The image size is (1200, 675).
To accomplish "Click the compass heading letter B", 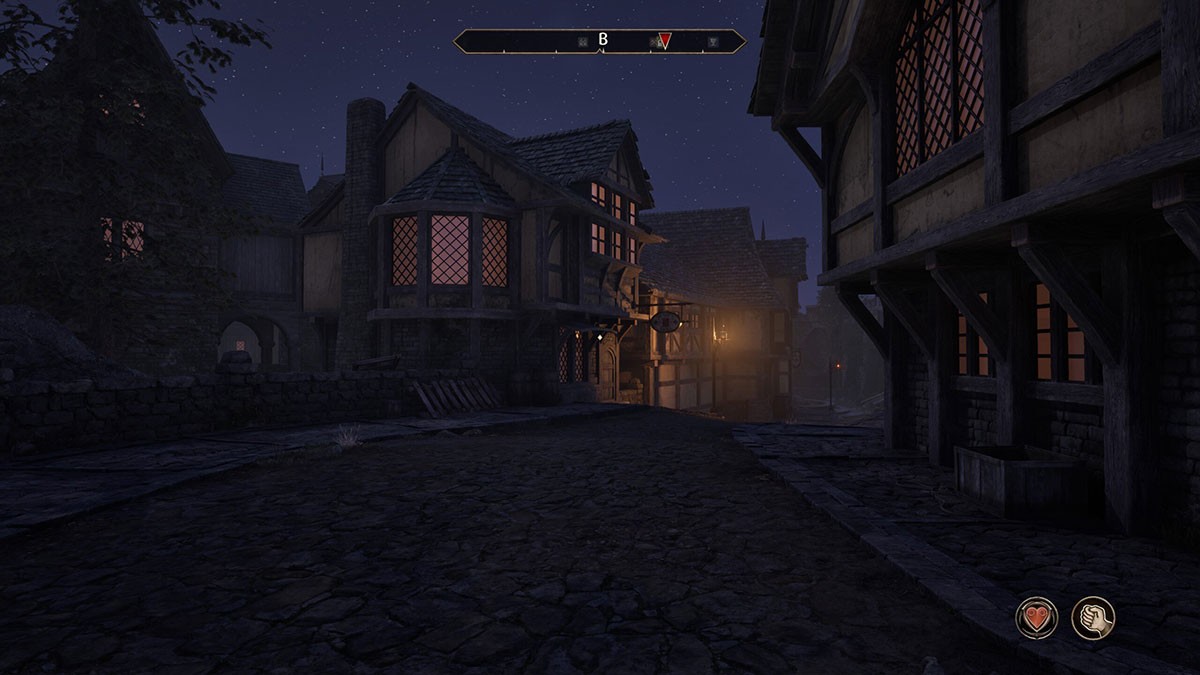I will point(603,40).
